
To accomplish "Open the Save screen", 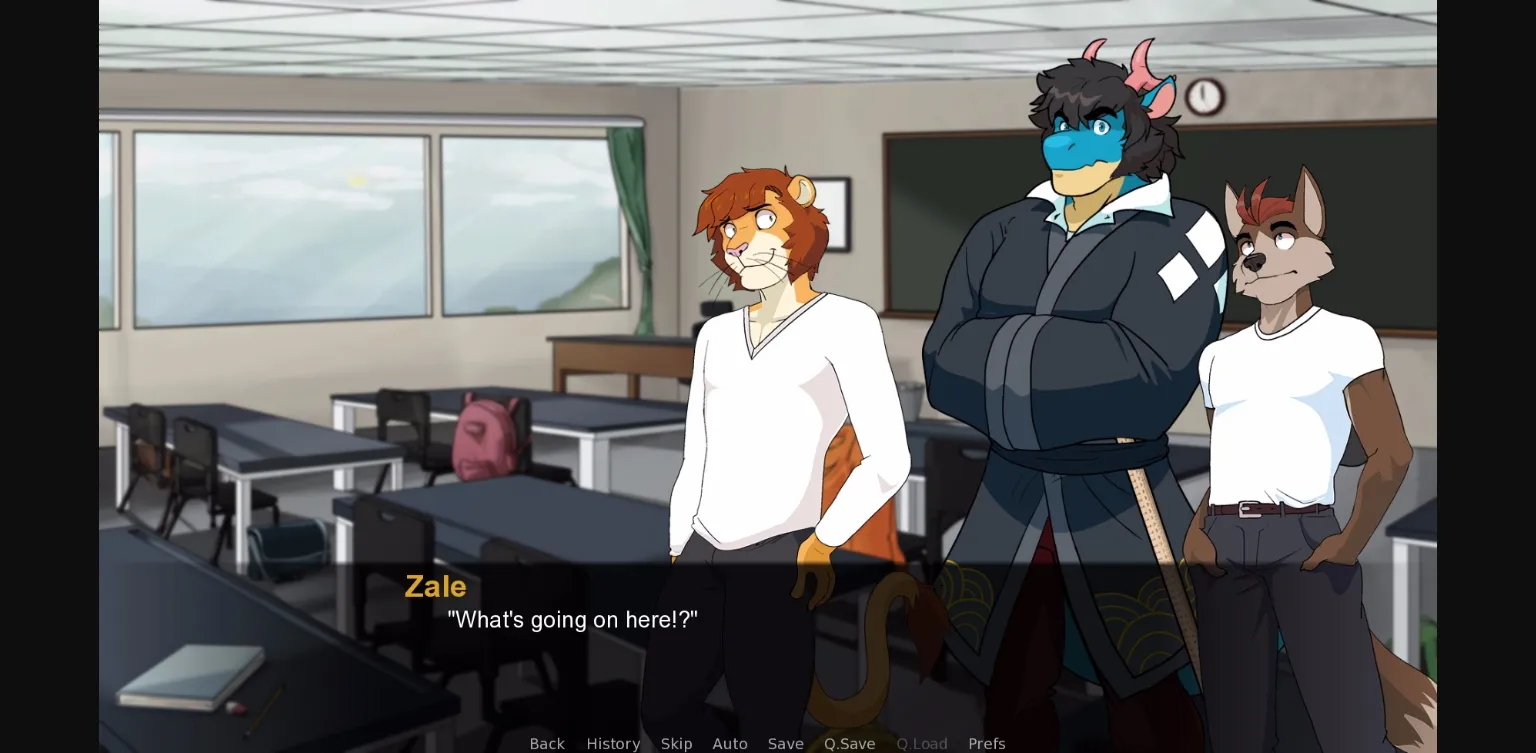I will point(785,743).
